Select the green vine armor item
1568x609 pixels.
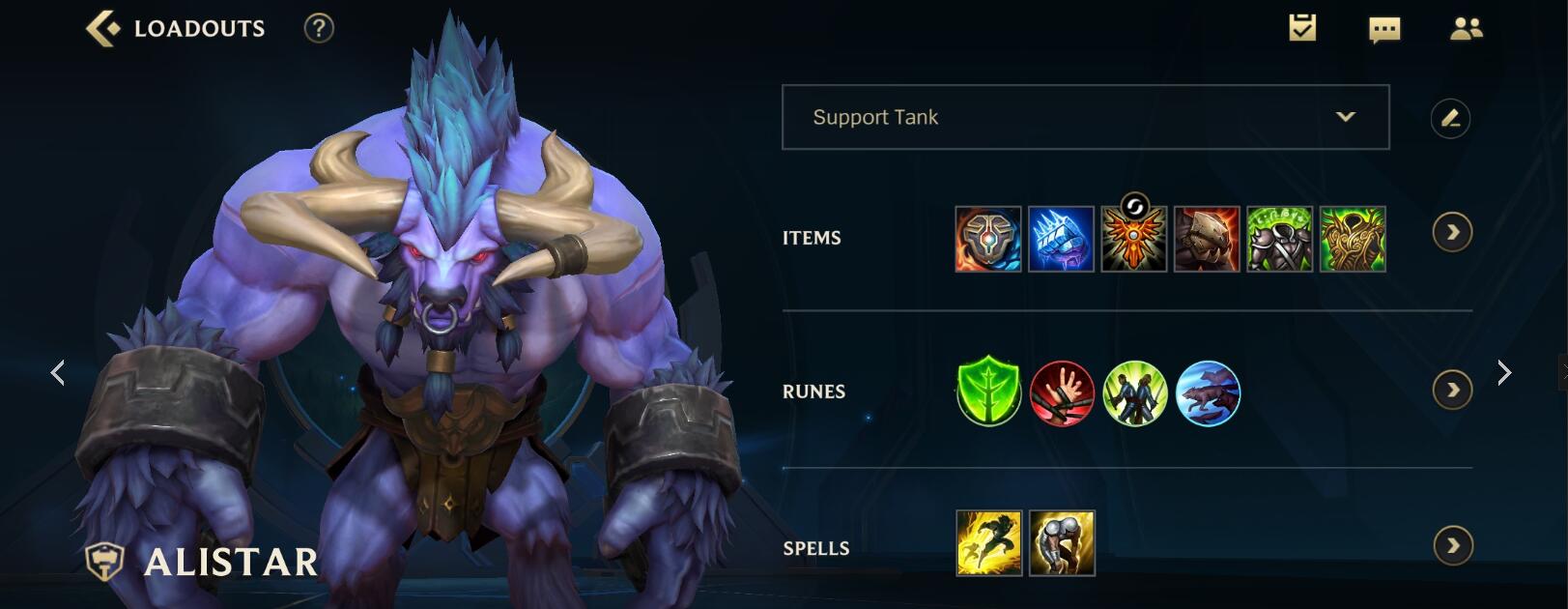[1353, 239]
